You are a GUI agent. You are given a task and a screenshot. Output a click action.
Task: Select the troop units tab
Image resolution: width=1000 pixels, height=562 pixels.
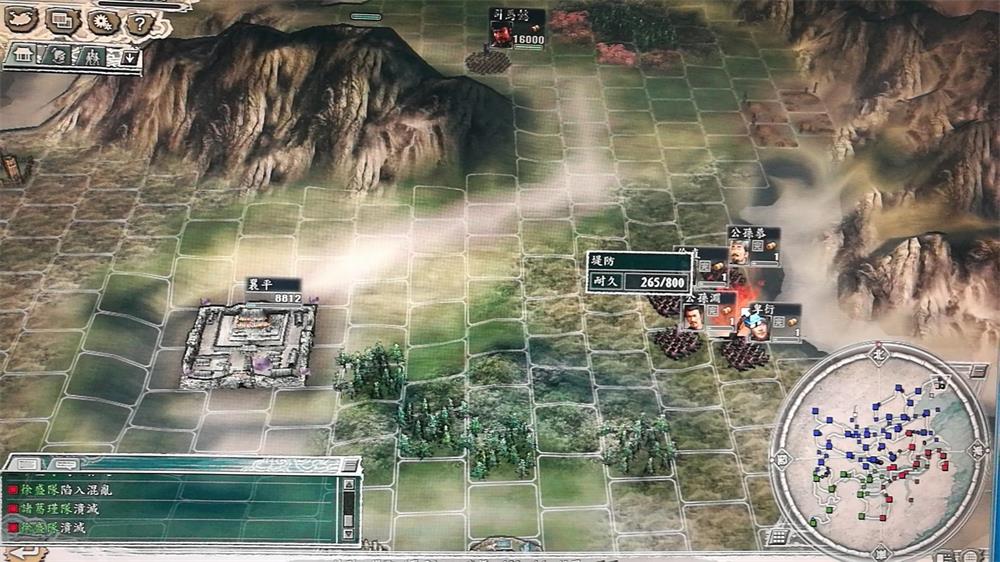click(94, 56)
